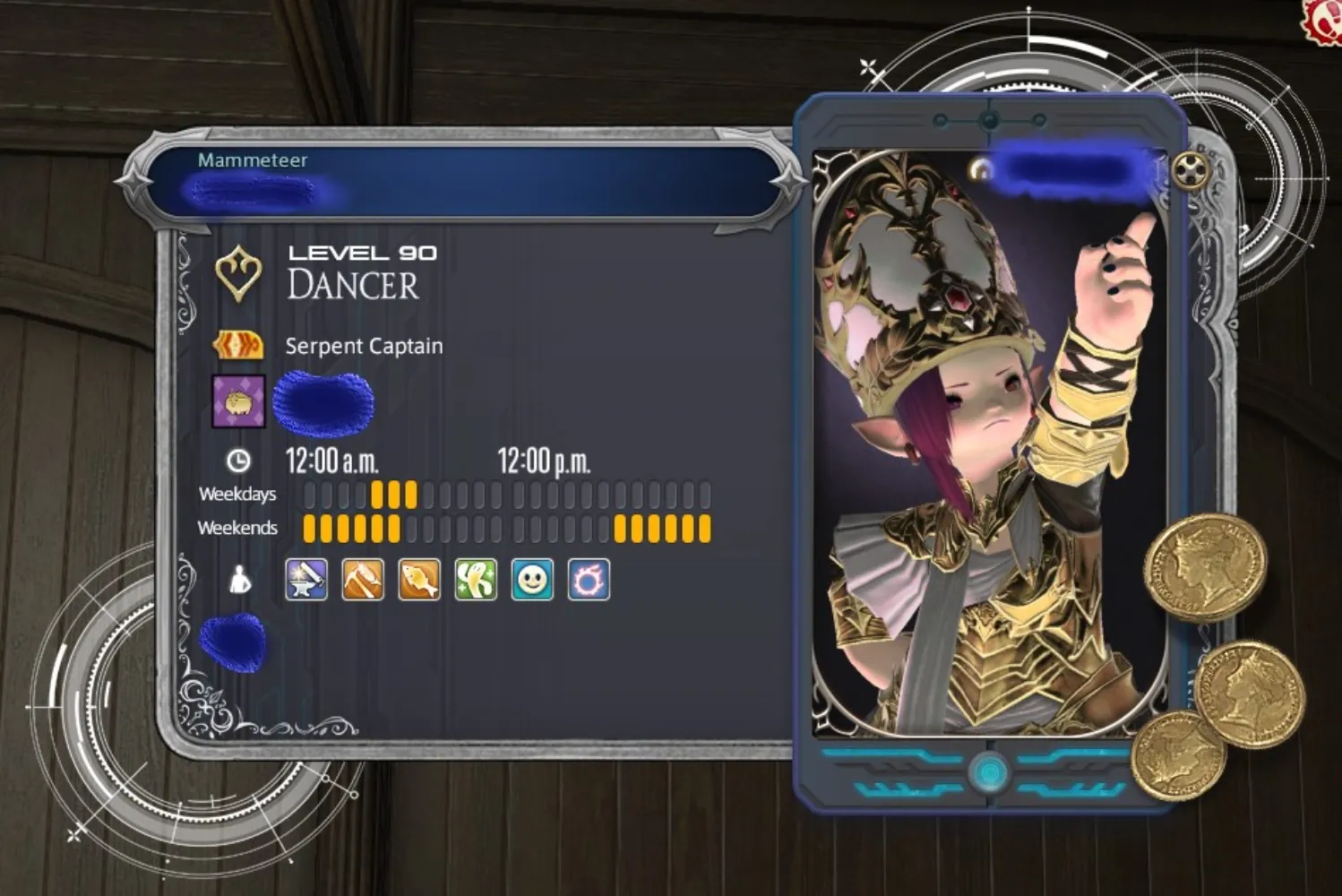1342x896 pixels.
Task: Inspect the Dancer job emblem icon
Action: 239,272
